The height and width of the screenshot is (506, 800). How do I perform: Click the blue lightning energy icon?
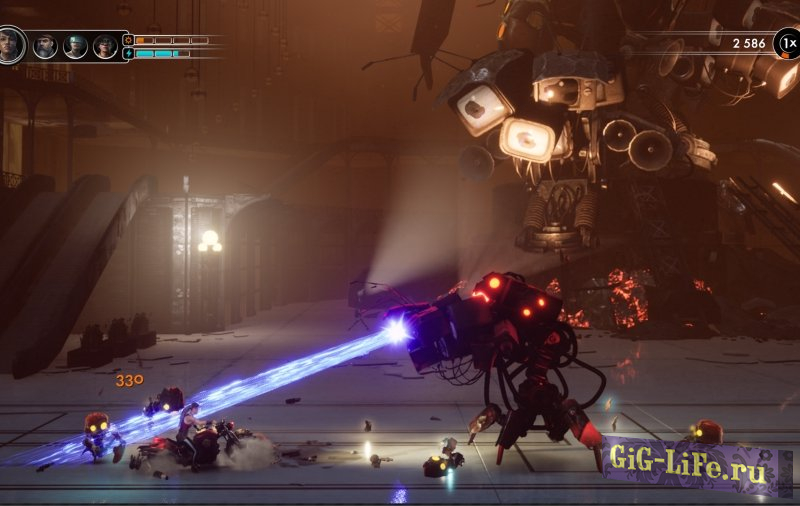click(x=128, y=53)
